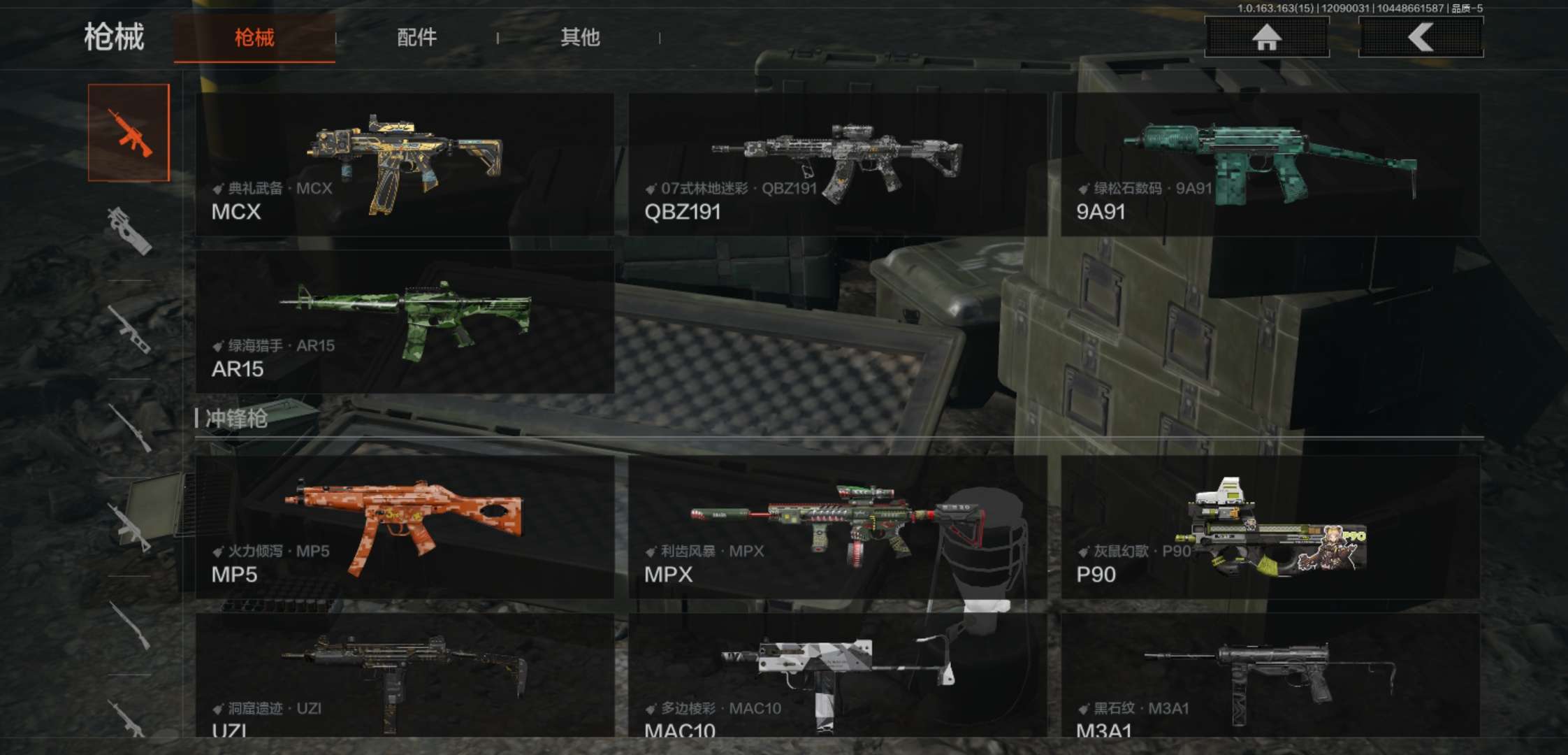Viewport: 1568px width, 755px height.
Task: Choose the P90-shaped submachine gun category icon
Action: [x=129, y=231]
